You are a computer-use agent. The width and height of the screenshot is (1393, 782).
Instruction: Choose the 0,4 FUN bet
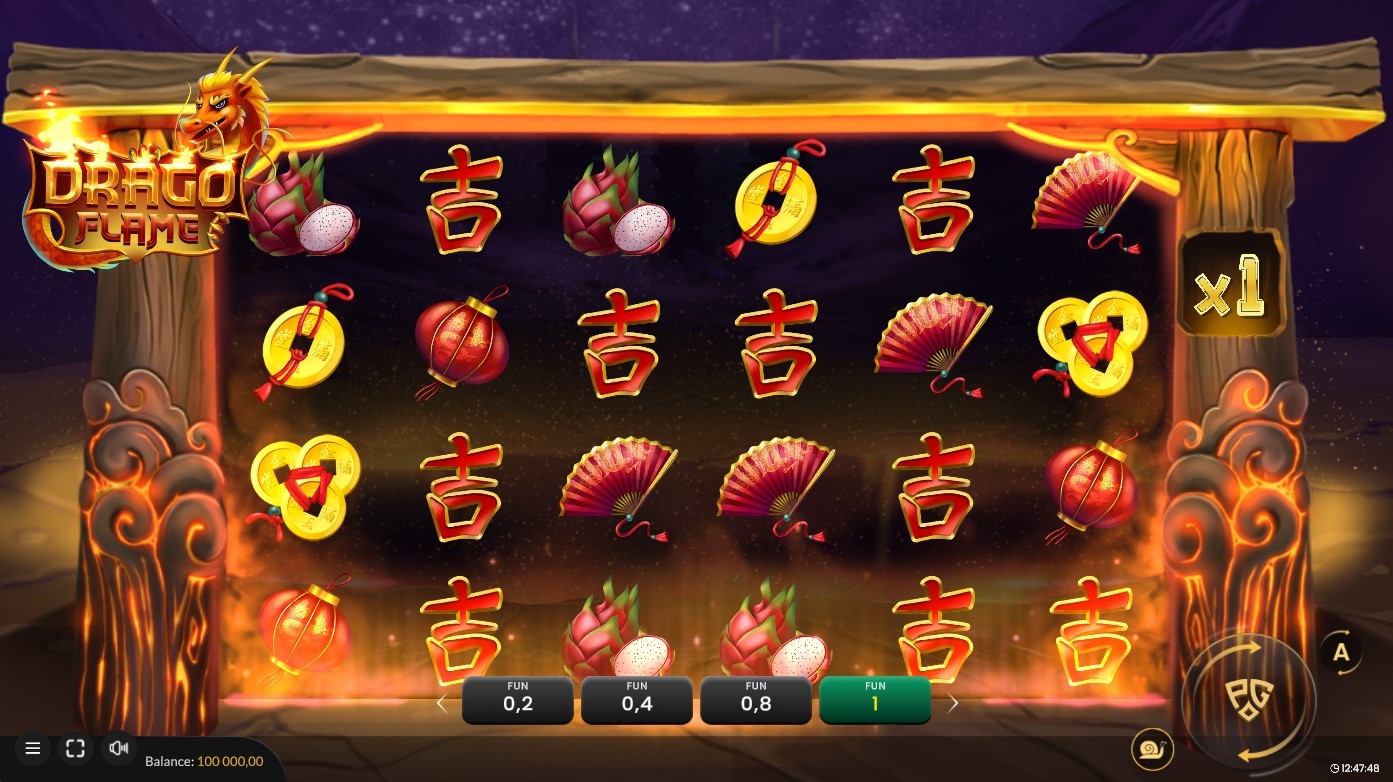click(x=637, y=700)
